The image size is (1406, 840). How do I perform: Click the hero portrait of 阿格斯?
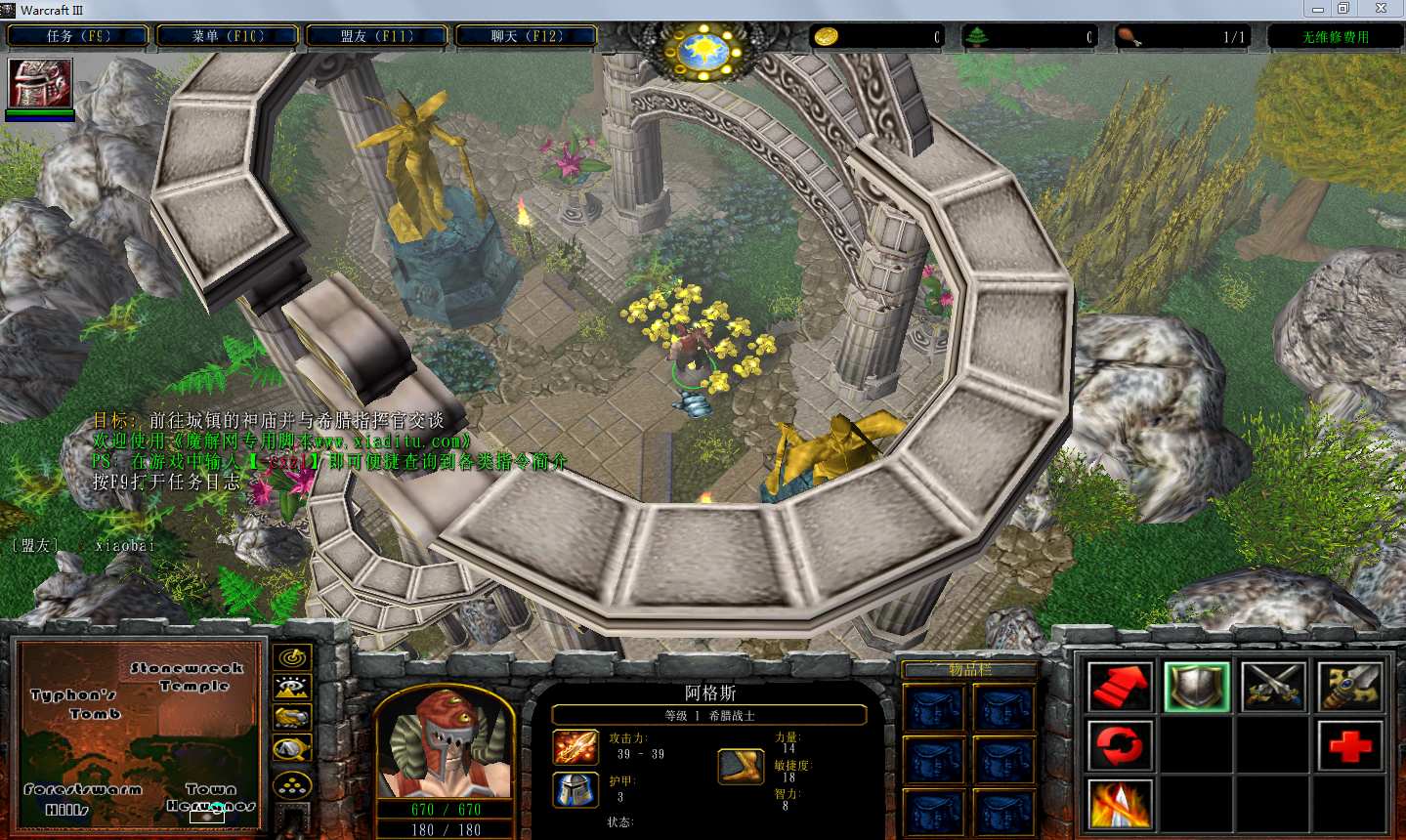pyautogui.click(x=446, y=744)
